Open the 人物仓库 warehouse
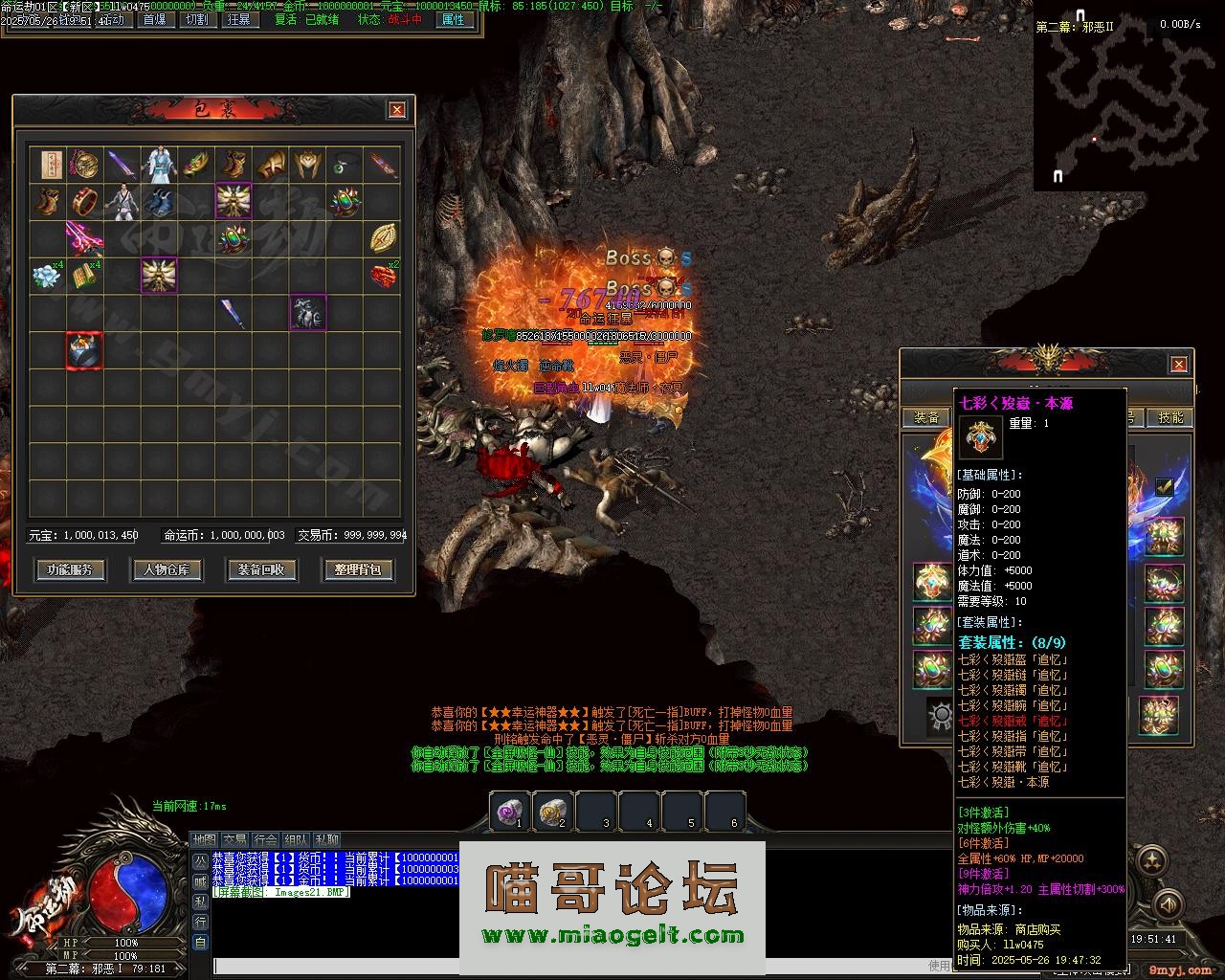Viewport: 1225px width, 980px height. coord(167,569)
